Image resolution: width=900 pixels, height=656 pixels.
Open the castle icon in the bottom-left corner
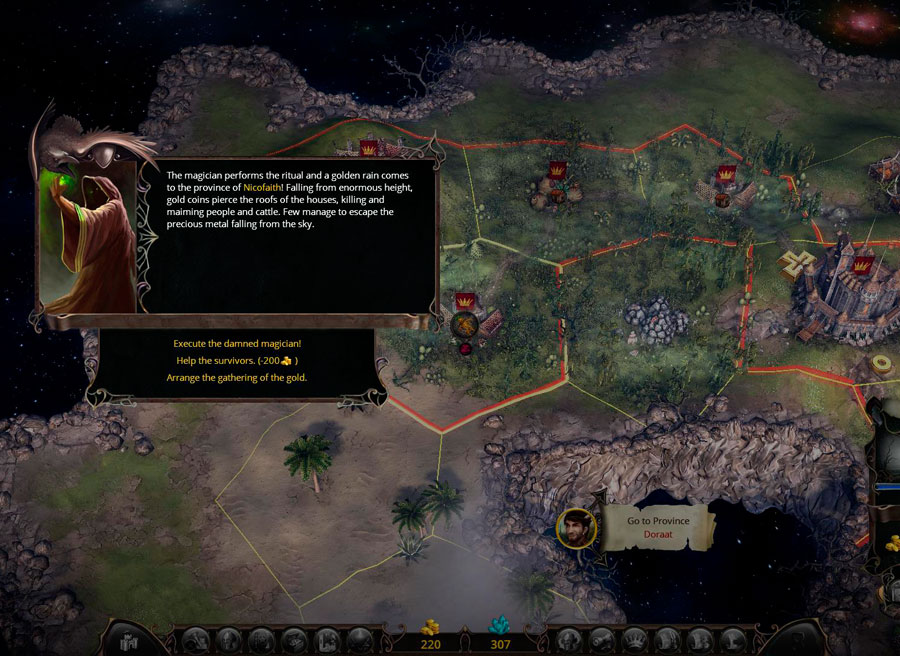(124, 638)
